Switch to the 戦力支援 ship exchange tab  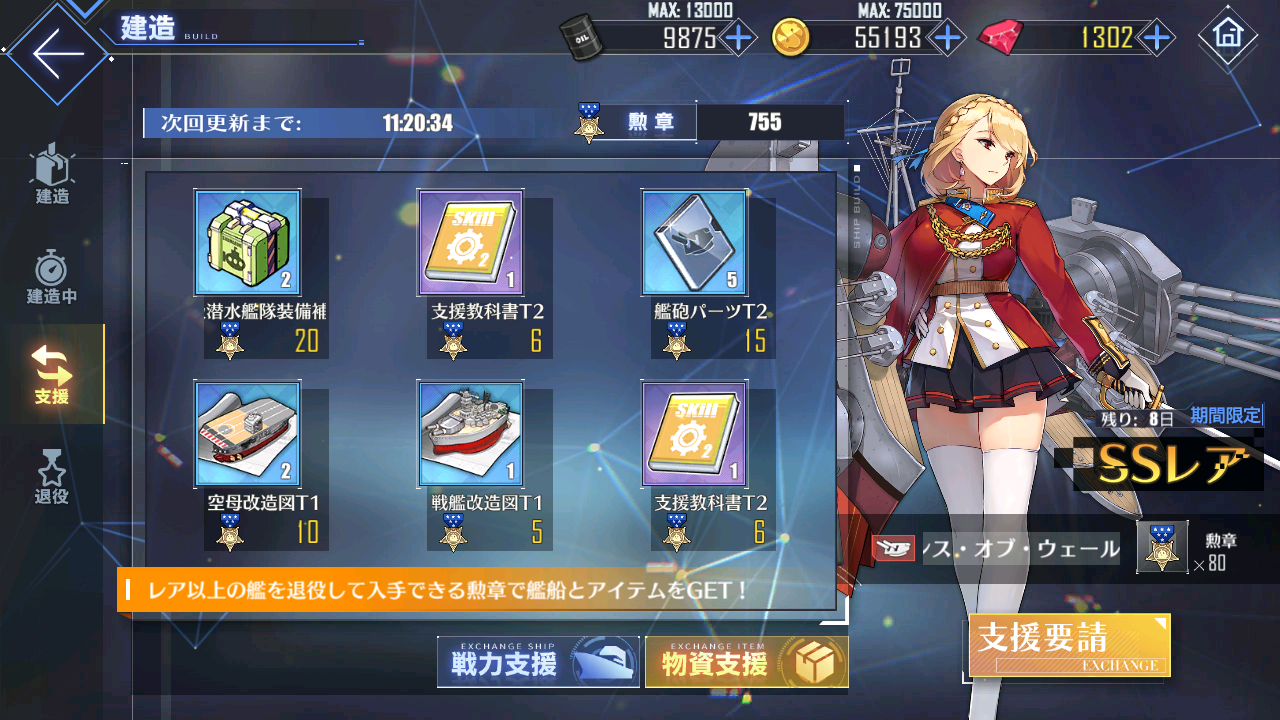tap(538, 661)
